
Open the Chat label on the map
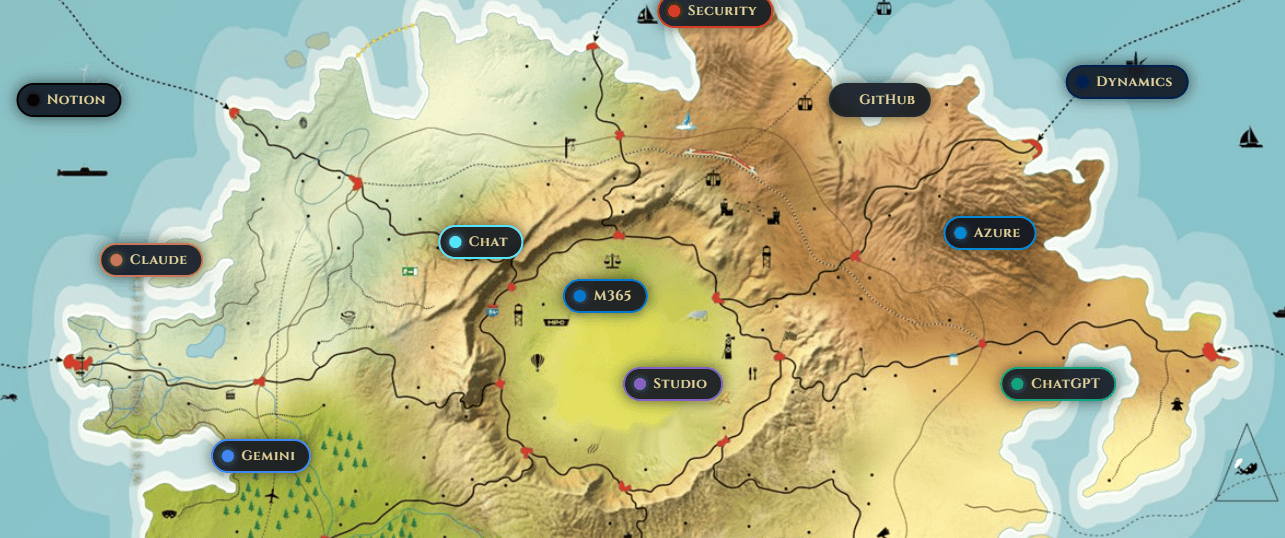480,242
